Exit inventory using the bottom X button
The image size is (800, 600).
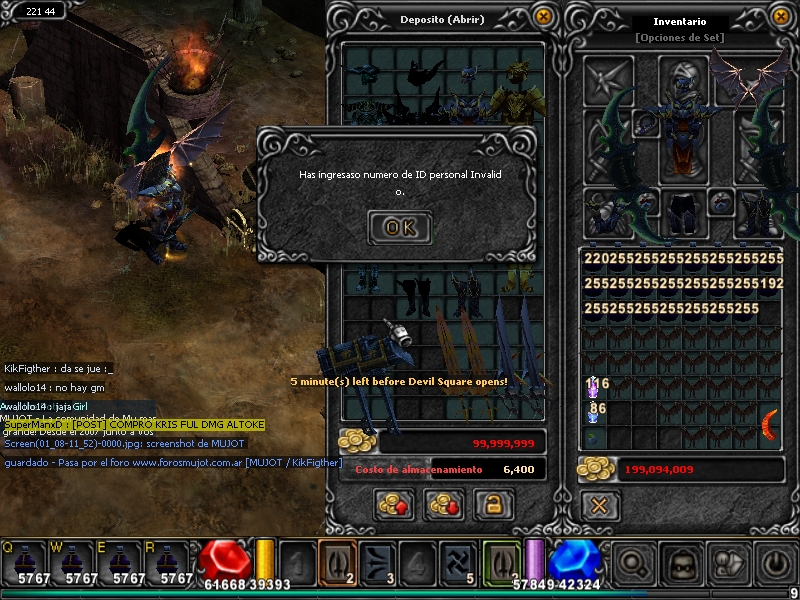point(599,506)
